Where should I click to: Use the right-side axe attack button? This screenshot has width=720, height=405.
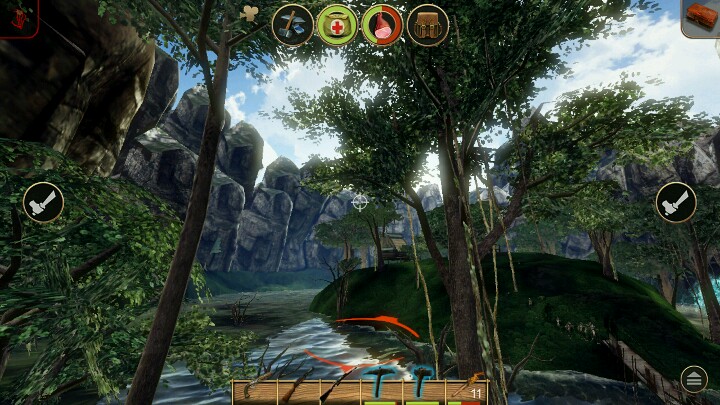(676, 202)
